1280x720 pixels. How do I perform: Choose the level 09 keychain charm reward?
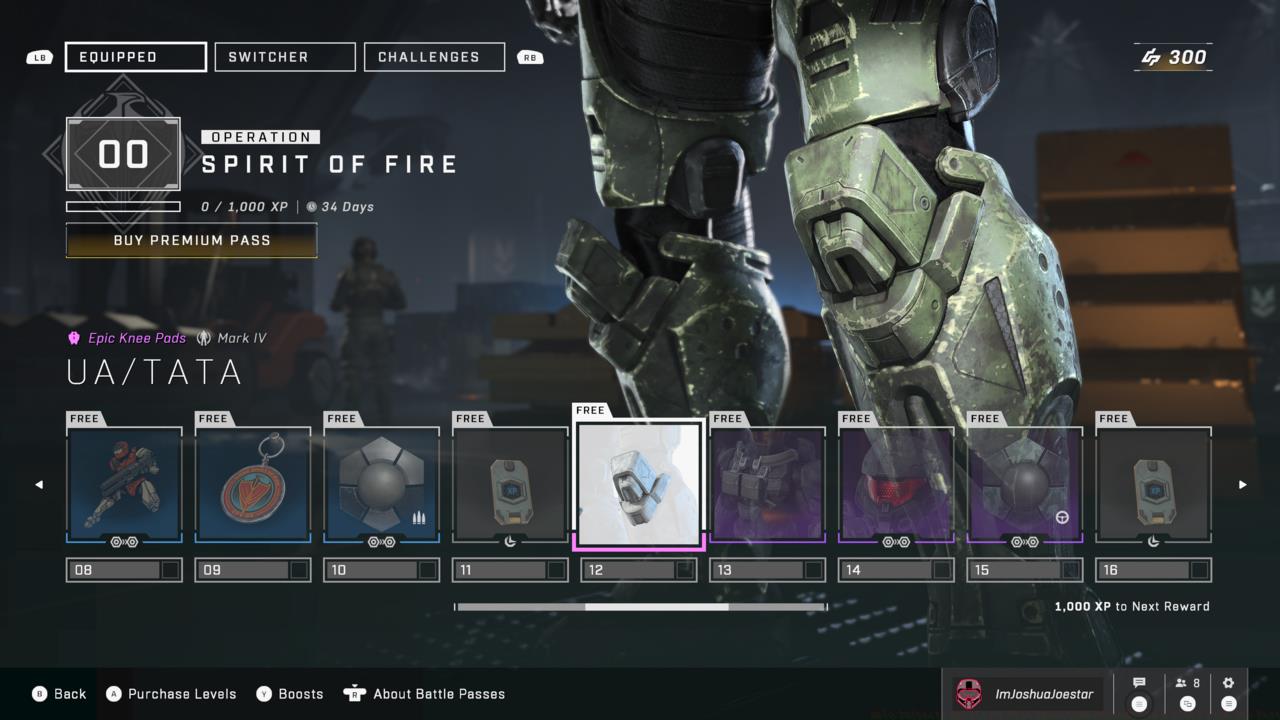pos(253,485)
